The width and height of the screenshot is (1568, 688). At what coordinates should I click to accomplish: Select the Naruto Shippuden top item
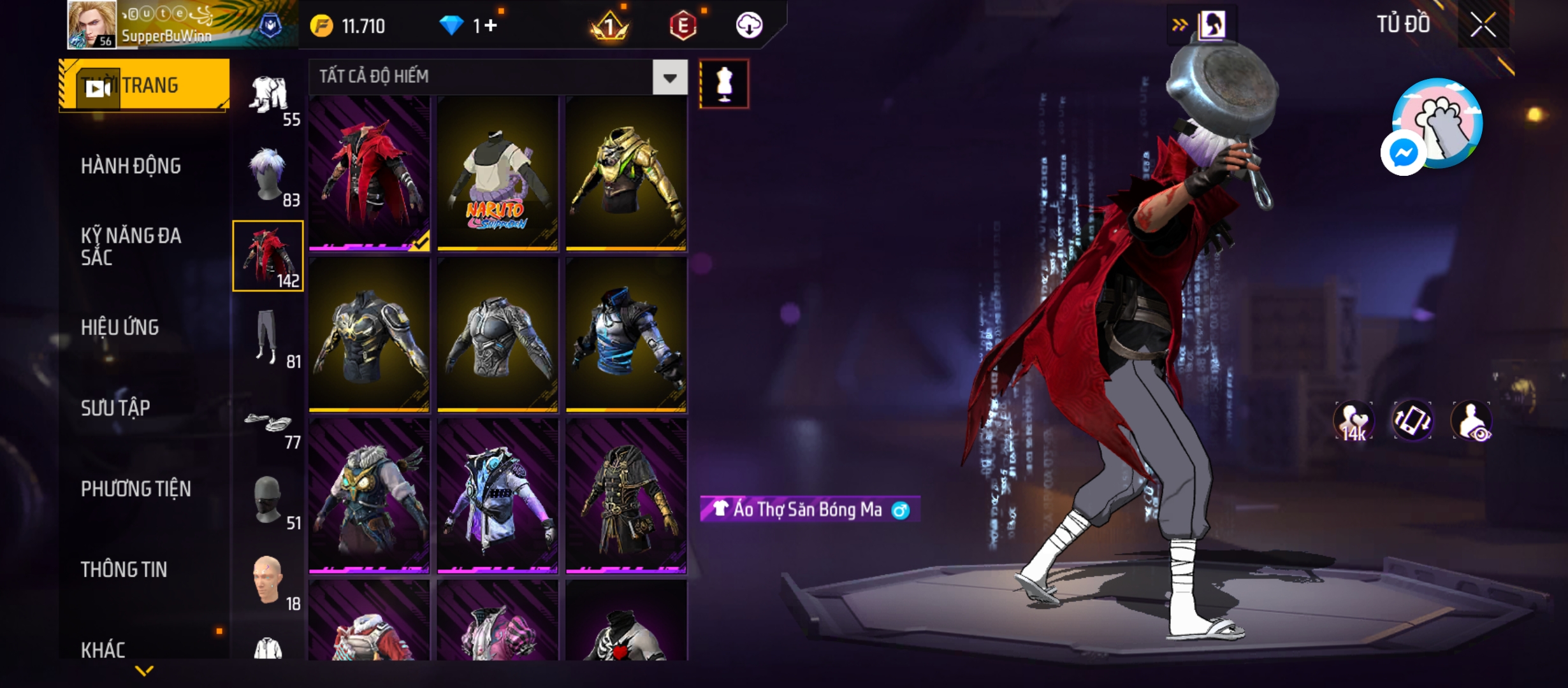click(x=497, y=174)
